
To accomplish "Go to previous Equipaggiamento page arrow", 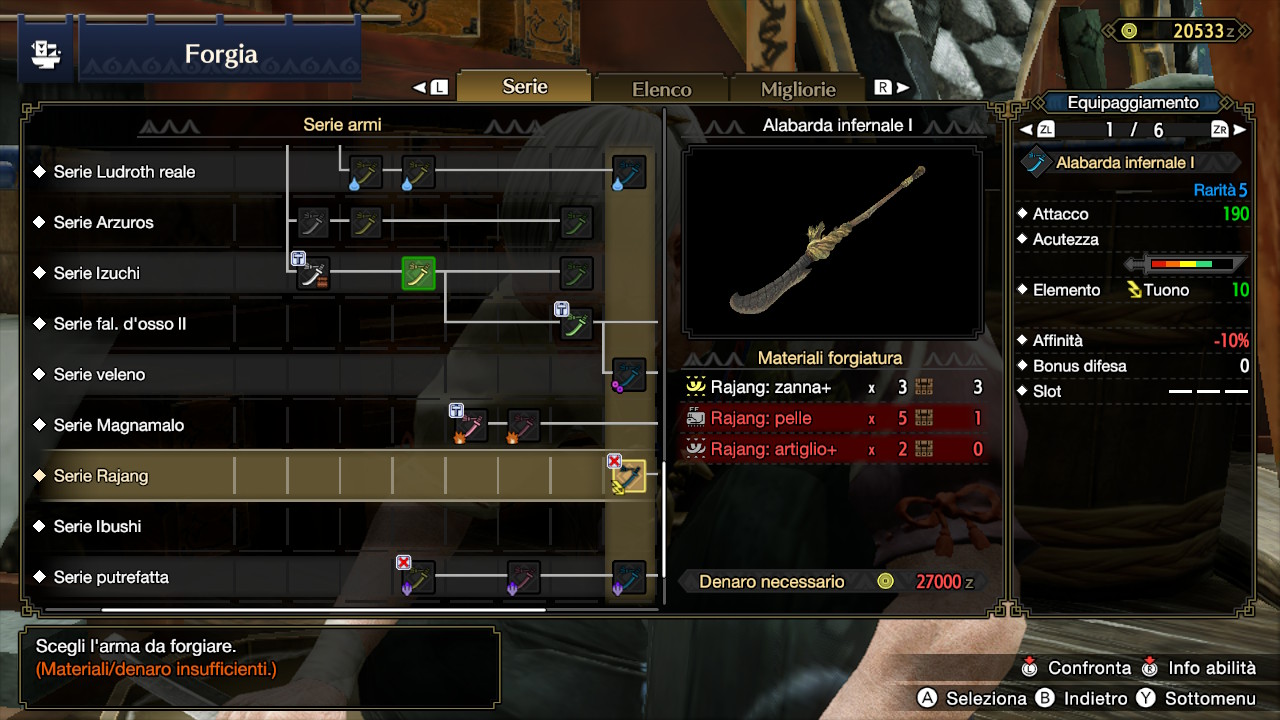I will (x=1026, y=130).
